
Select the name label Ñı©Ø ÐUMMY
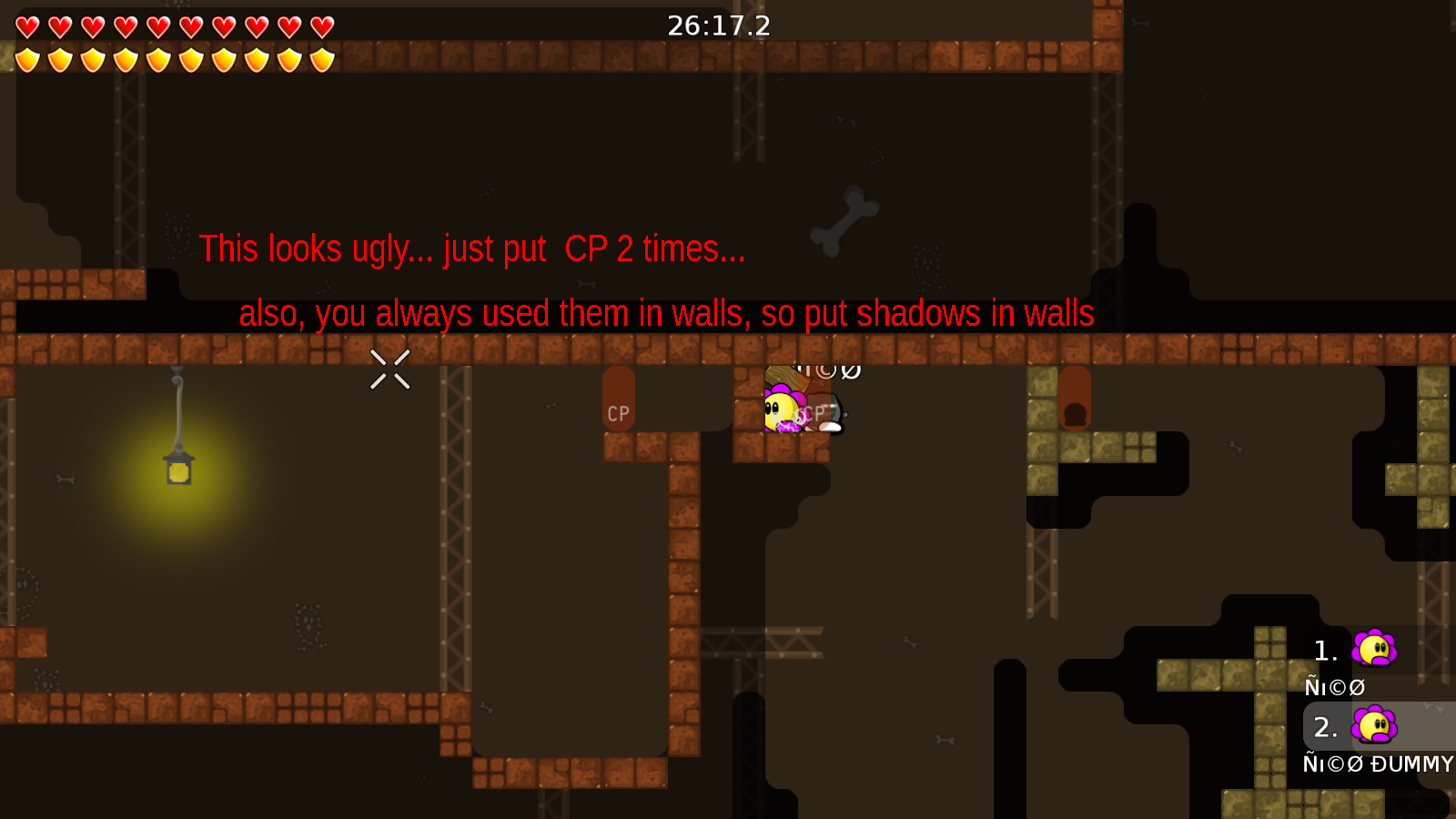click(1379, 764)
